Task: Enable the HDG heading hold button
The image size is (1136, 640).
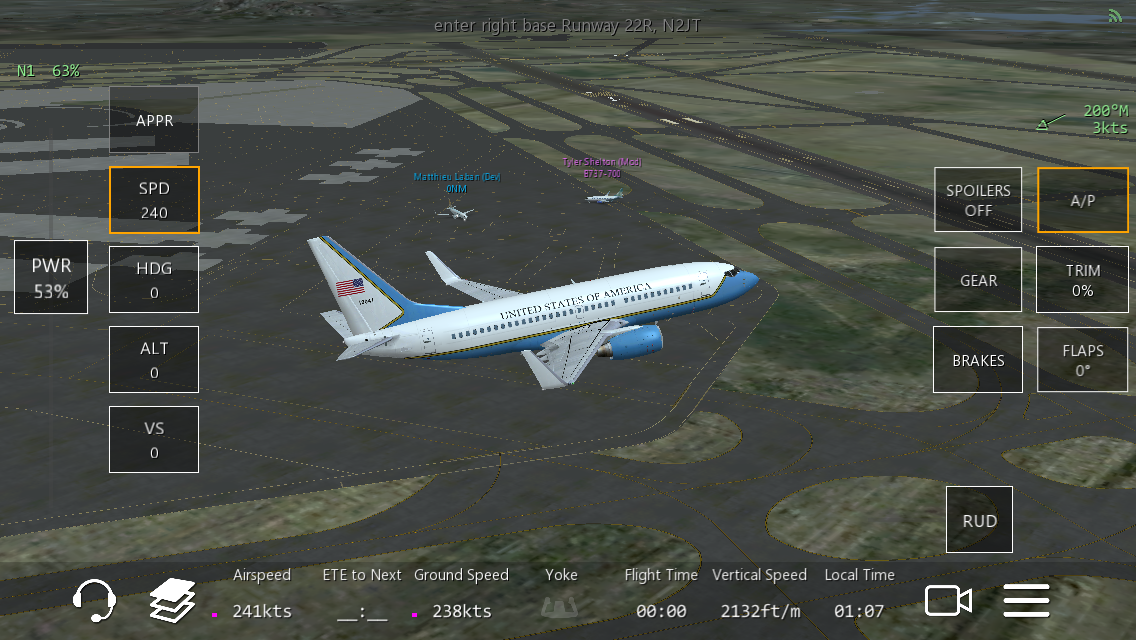Action: click(154, 280)
